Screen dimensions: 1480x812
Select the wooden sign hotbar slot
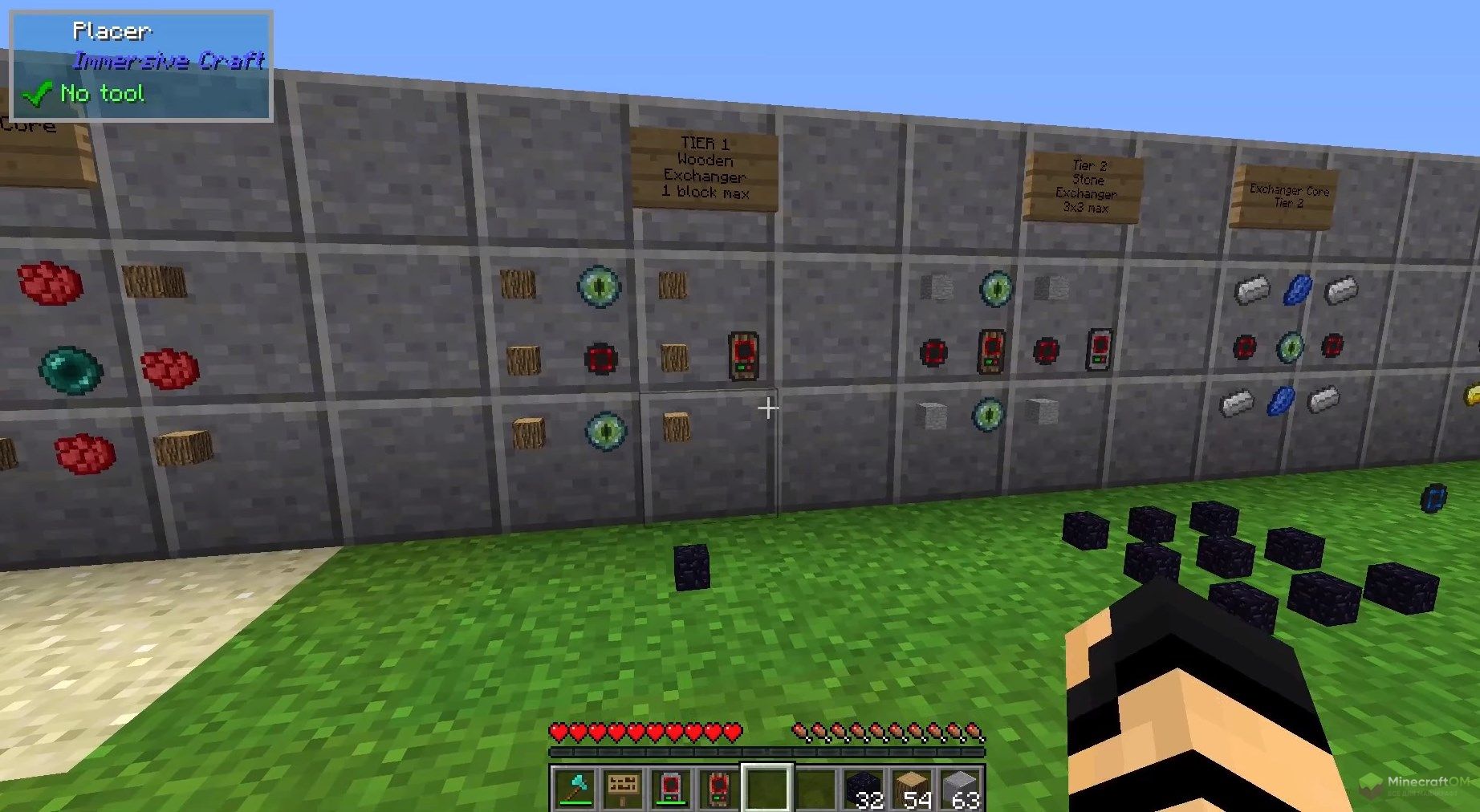(x=623, y=788)
